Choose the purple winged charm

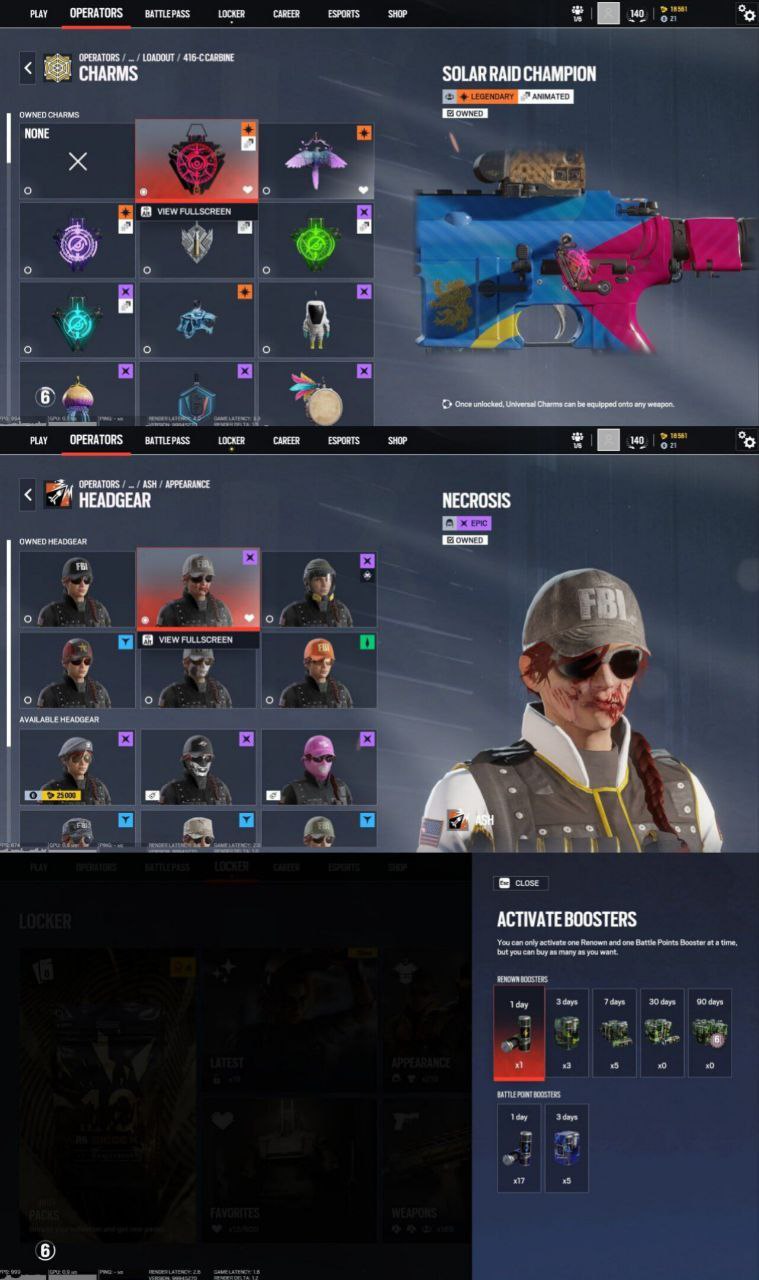click(x=318, y=161)
